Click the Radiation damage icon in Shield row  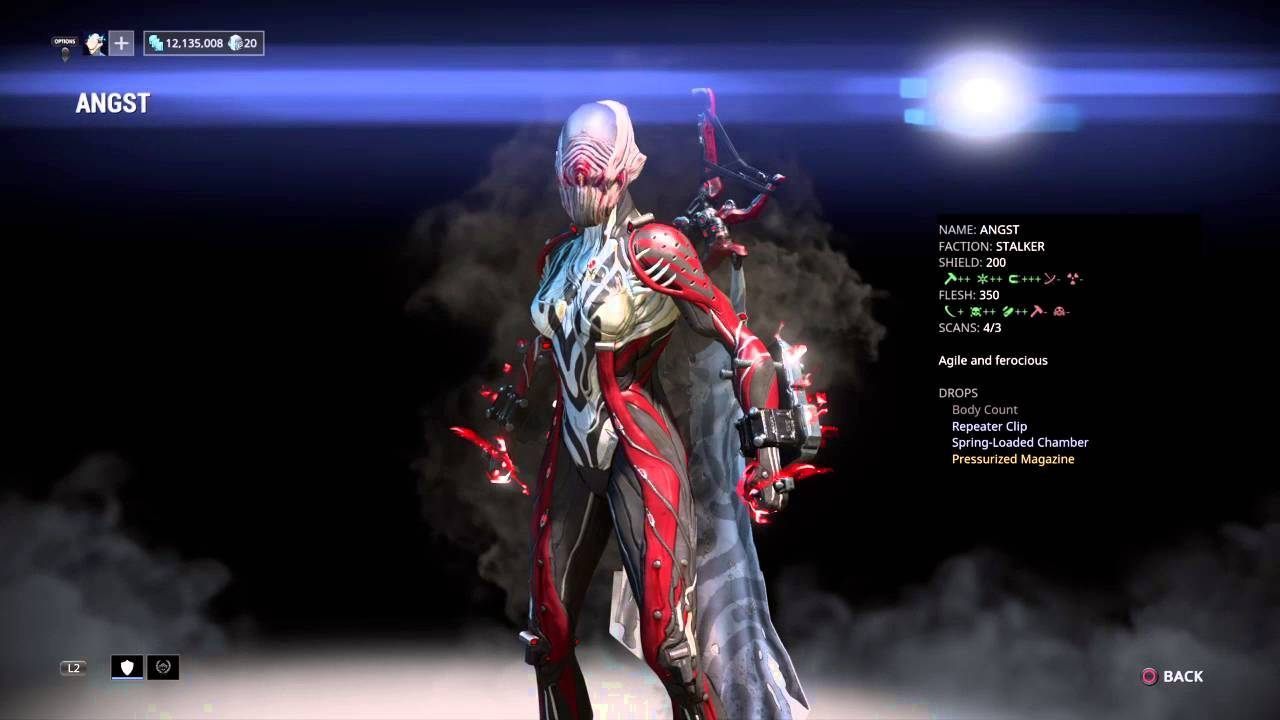1073,278
